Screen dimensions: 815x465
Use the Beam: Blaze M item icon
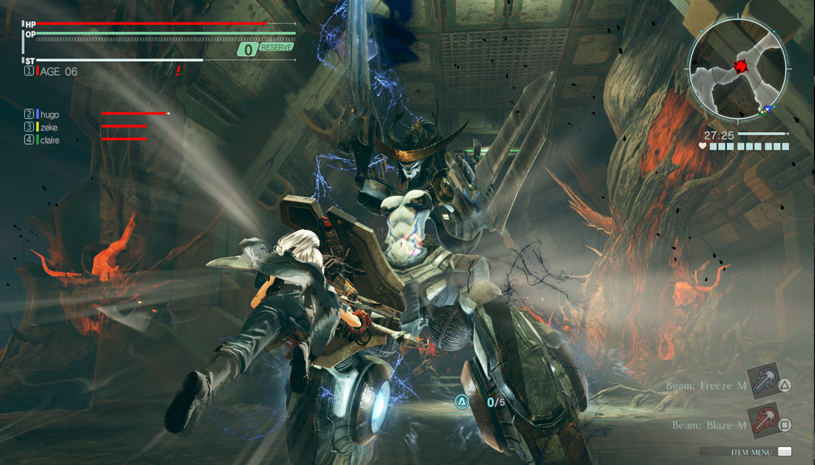[x=764, y=422]
